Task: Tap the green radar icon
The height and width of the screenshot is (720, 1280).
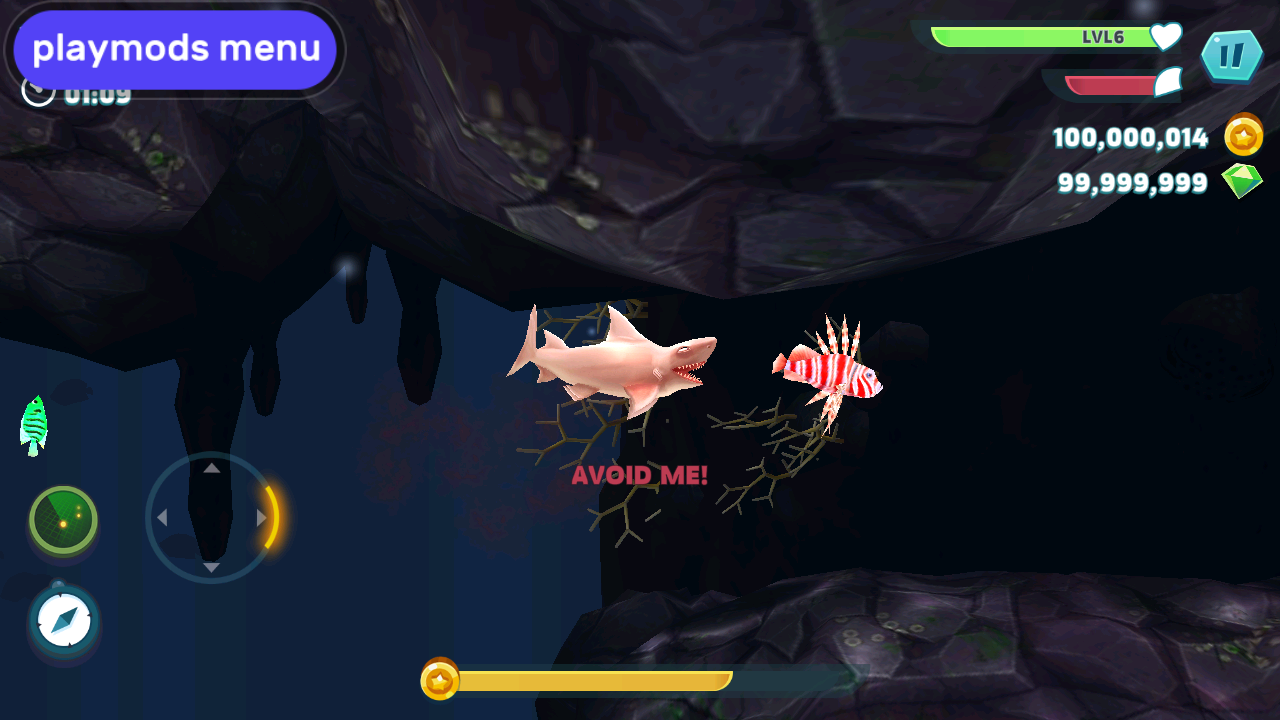Action: [x=63, y=520]
